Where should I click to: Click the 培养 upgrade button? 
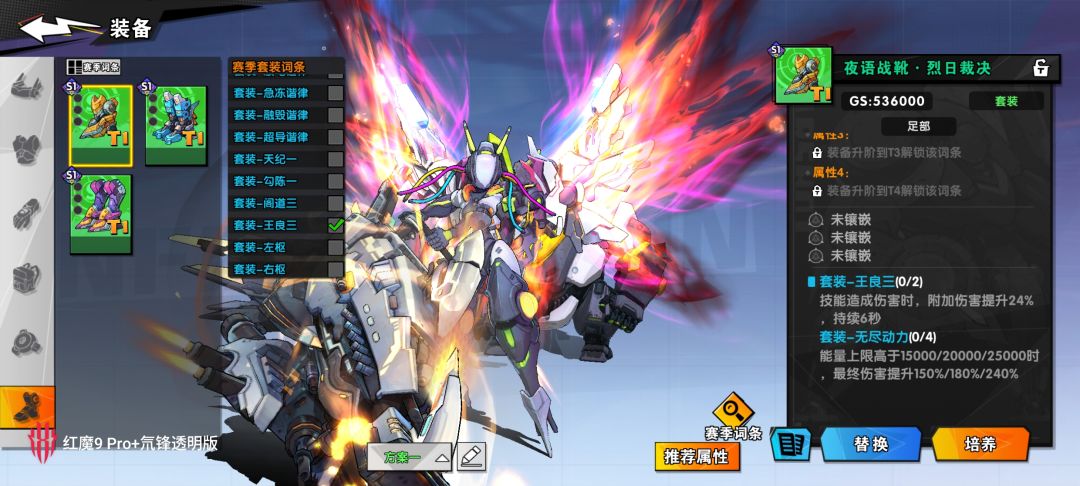coord(980,444)
